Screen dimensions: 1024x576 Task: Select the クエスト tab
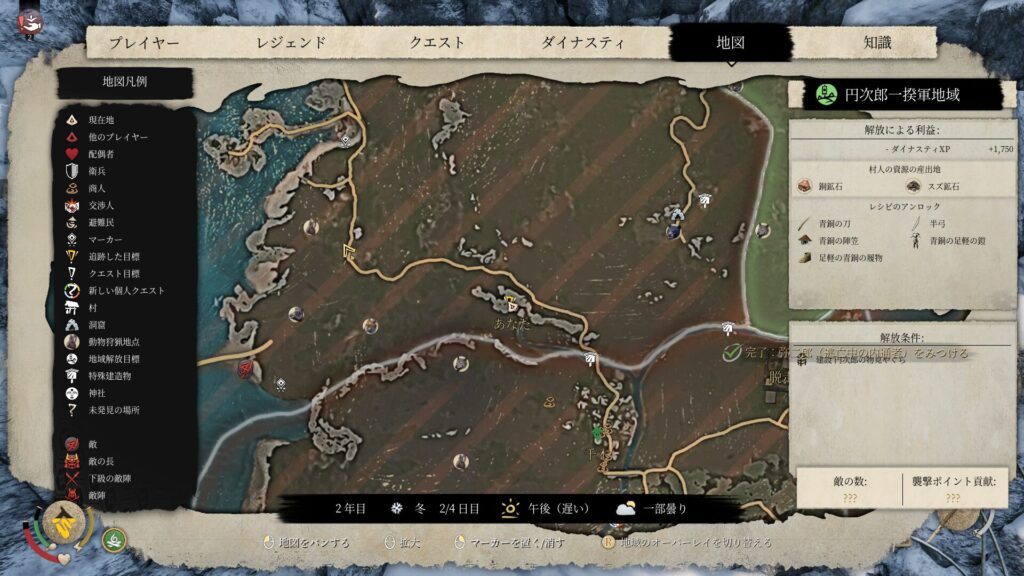pyautogui.click(x=437, y=43)
